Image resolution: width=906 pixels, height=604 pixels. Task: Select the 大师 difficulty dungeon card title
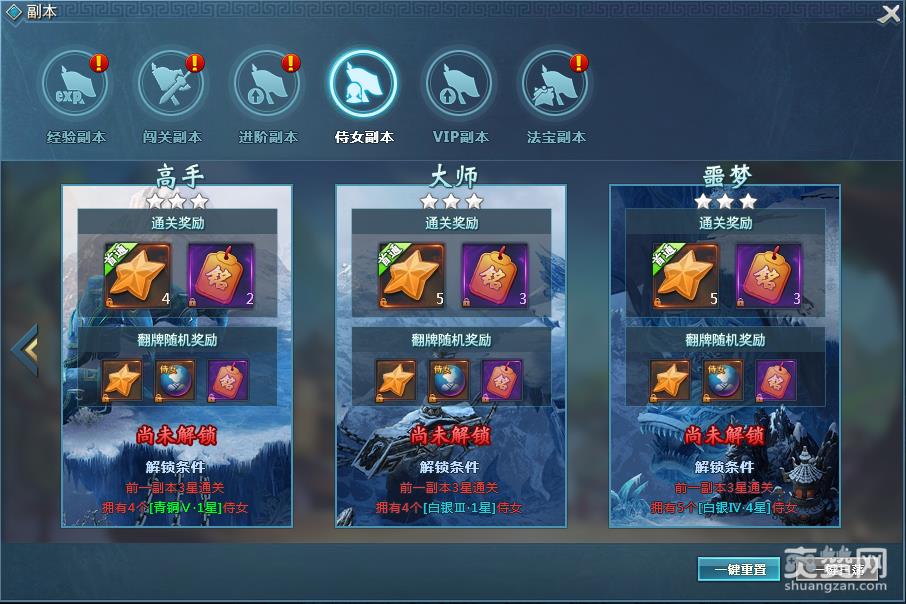tap(453, 177)
